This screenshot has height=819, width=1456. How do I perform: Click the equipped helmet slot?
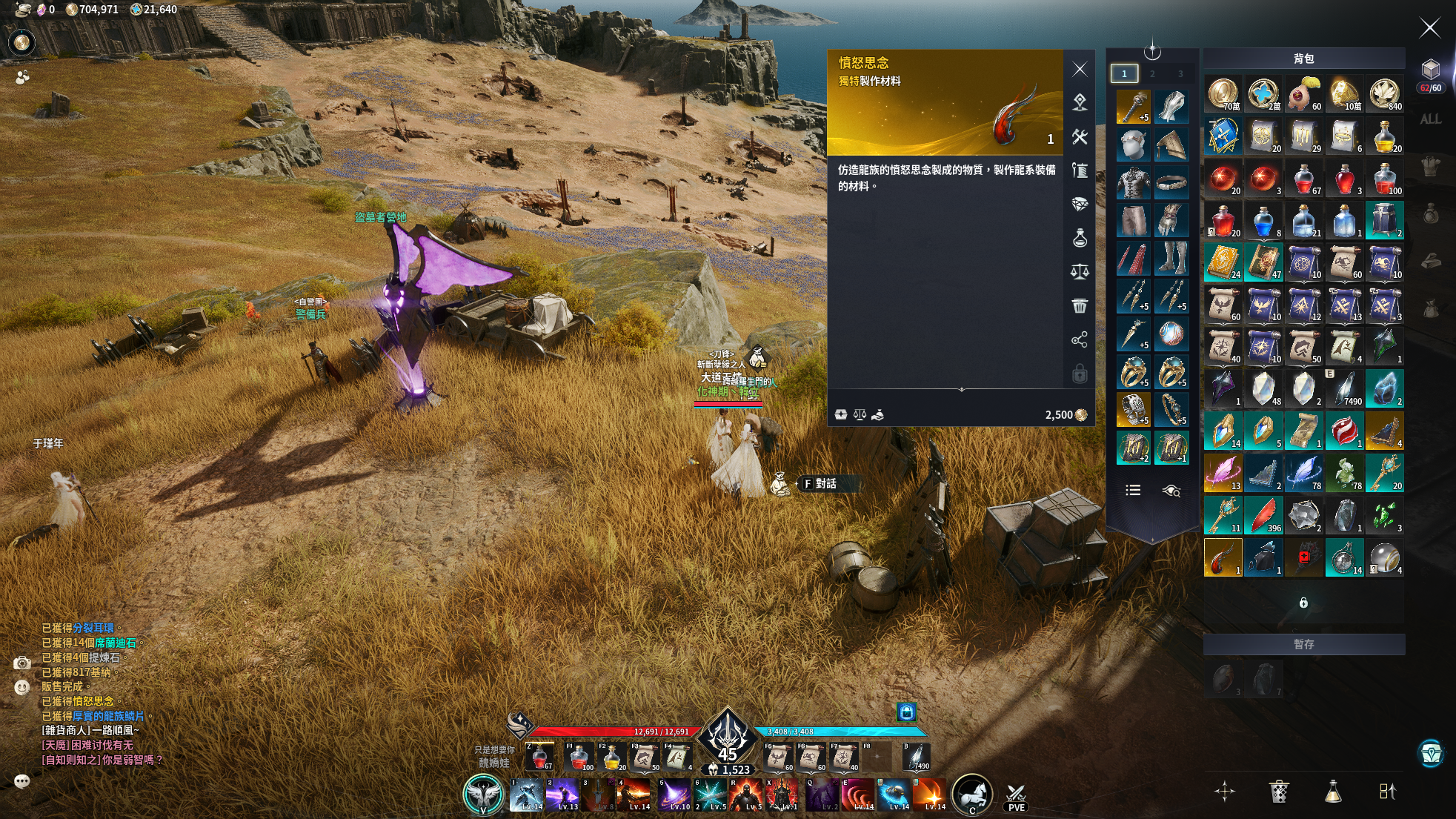click(1133, 145)
